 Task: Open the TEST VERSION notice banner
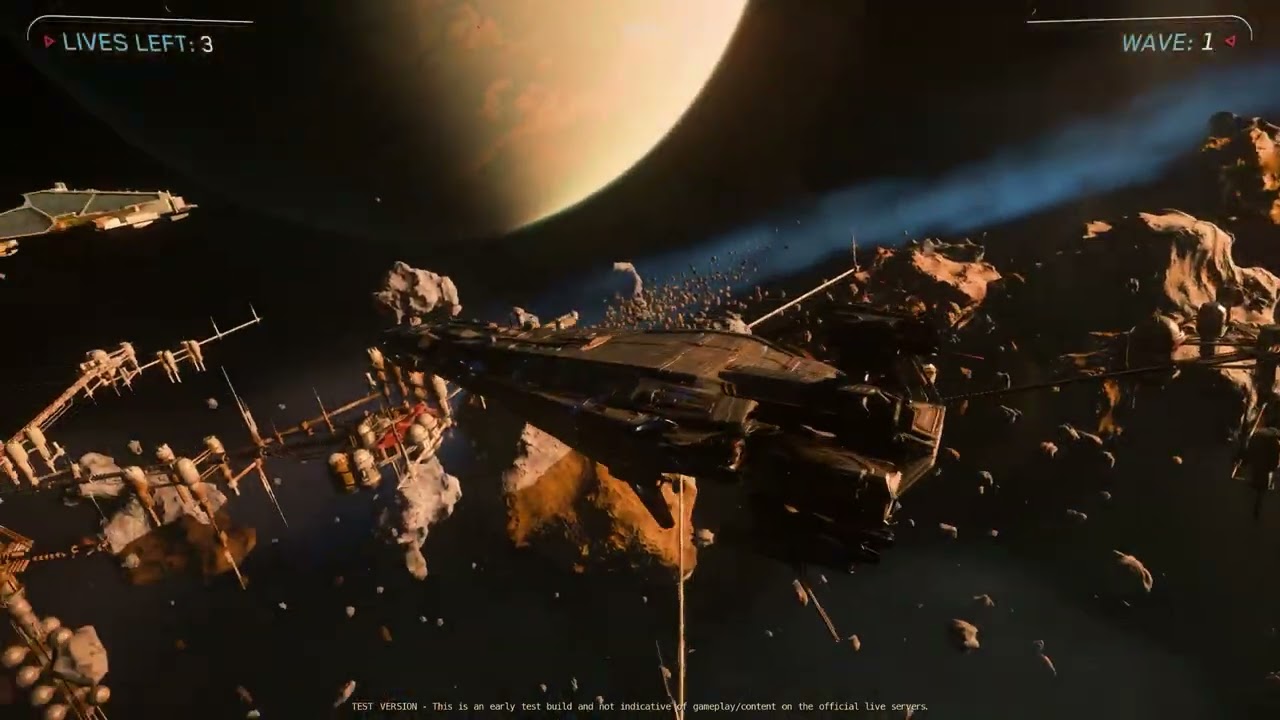coord(640,704)
